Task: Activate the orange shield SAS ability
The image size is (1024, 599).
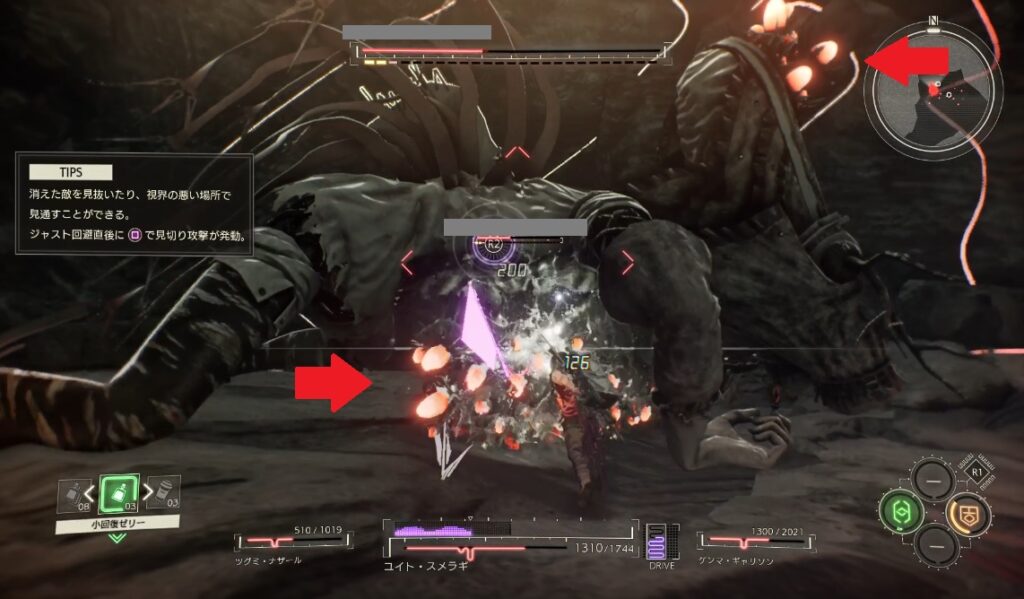Action: coord(964,511)
